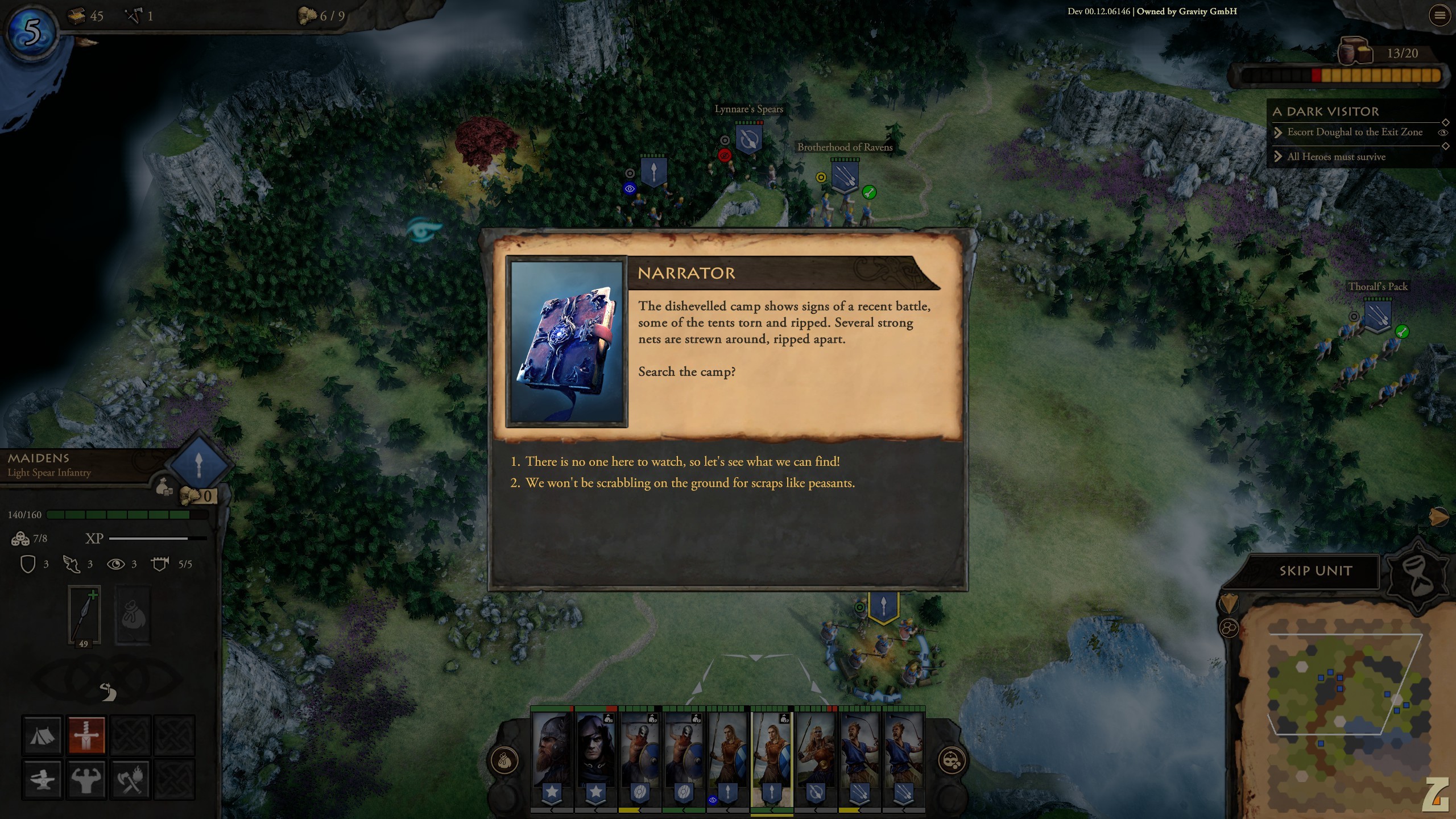Image resolution: width=1456 pixels, height=819 pixels.
Task: Pick the reply refusing to scrabble for scraps
Action: (x=689, y=483)
